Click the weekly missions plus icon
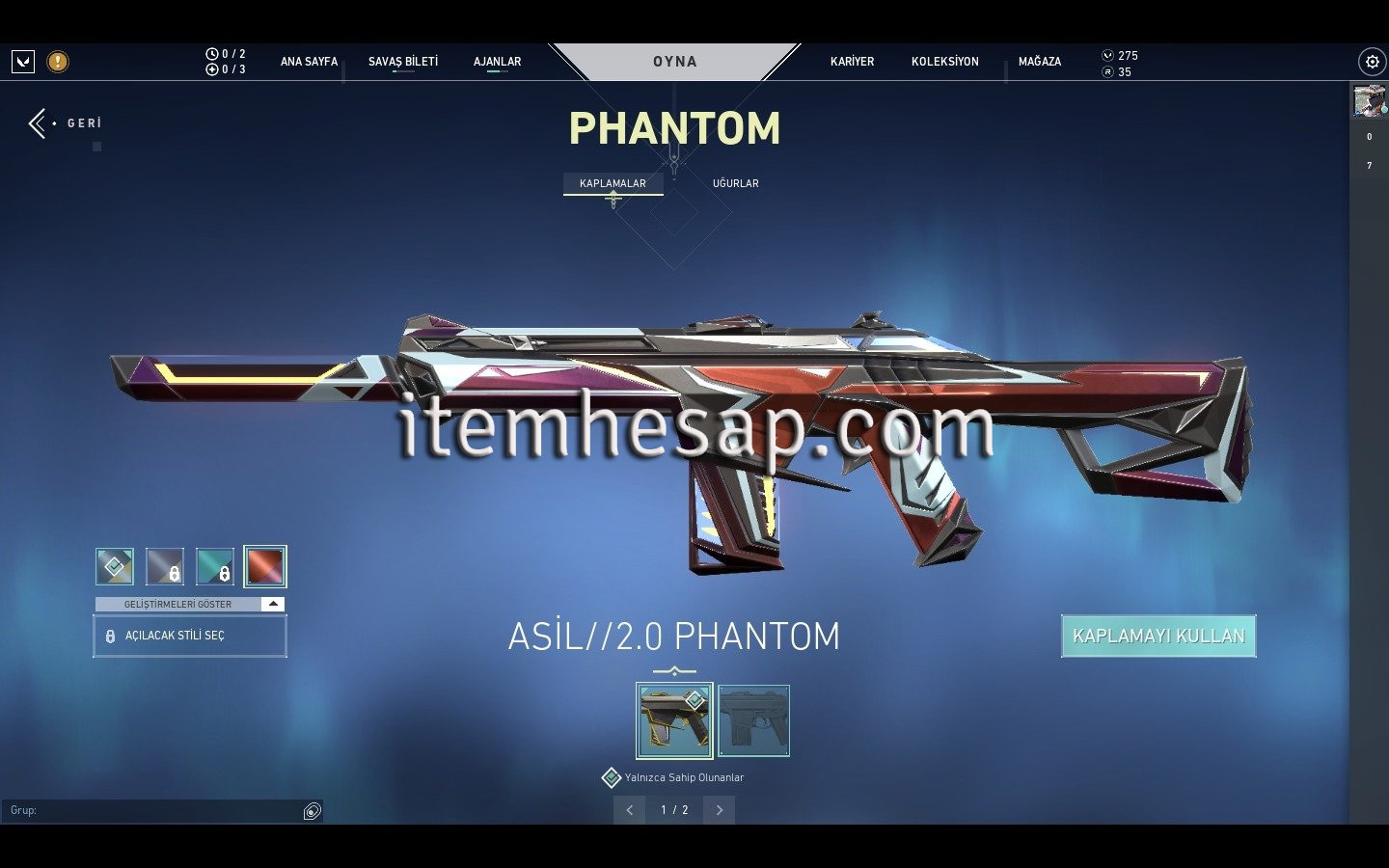The image size is (1389, 868). click(212, 68)
